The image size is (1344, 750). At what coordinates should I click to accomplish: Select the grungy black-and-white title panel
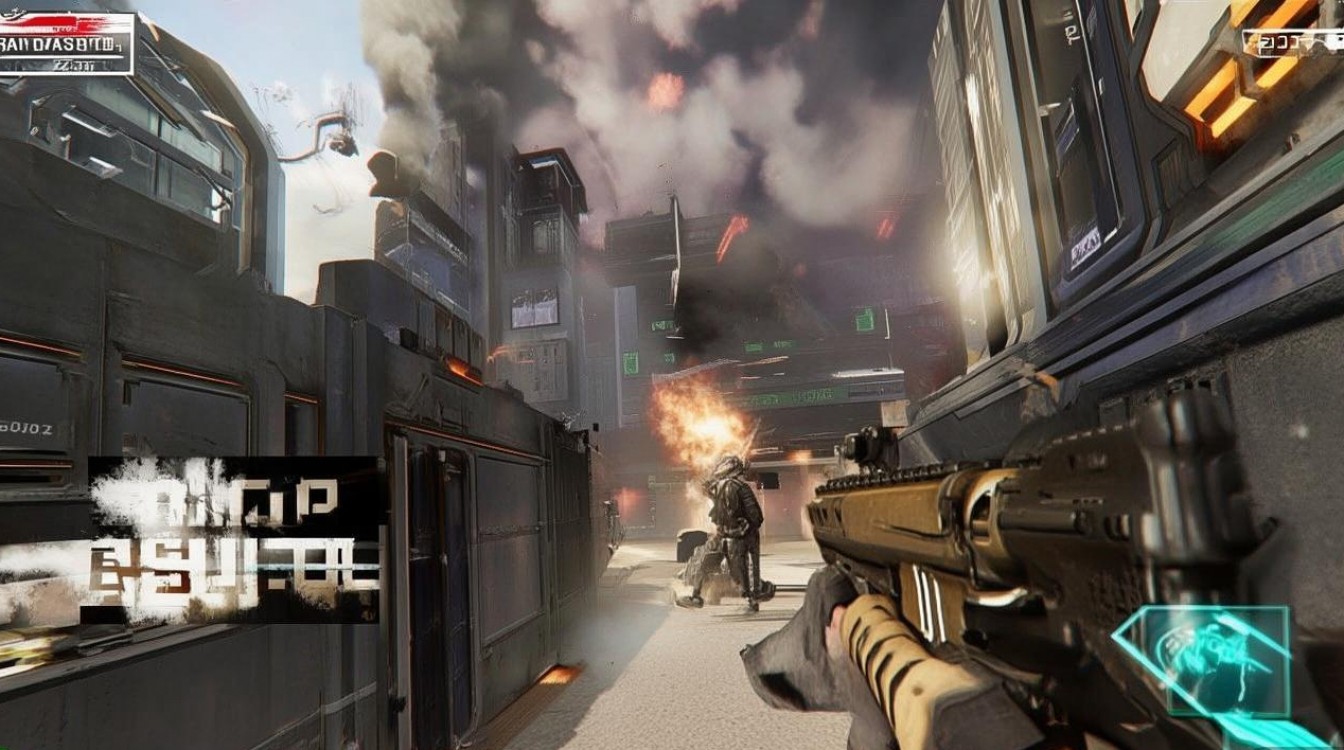point(234,540)
